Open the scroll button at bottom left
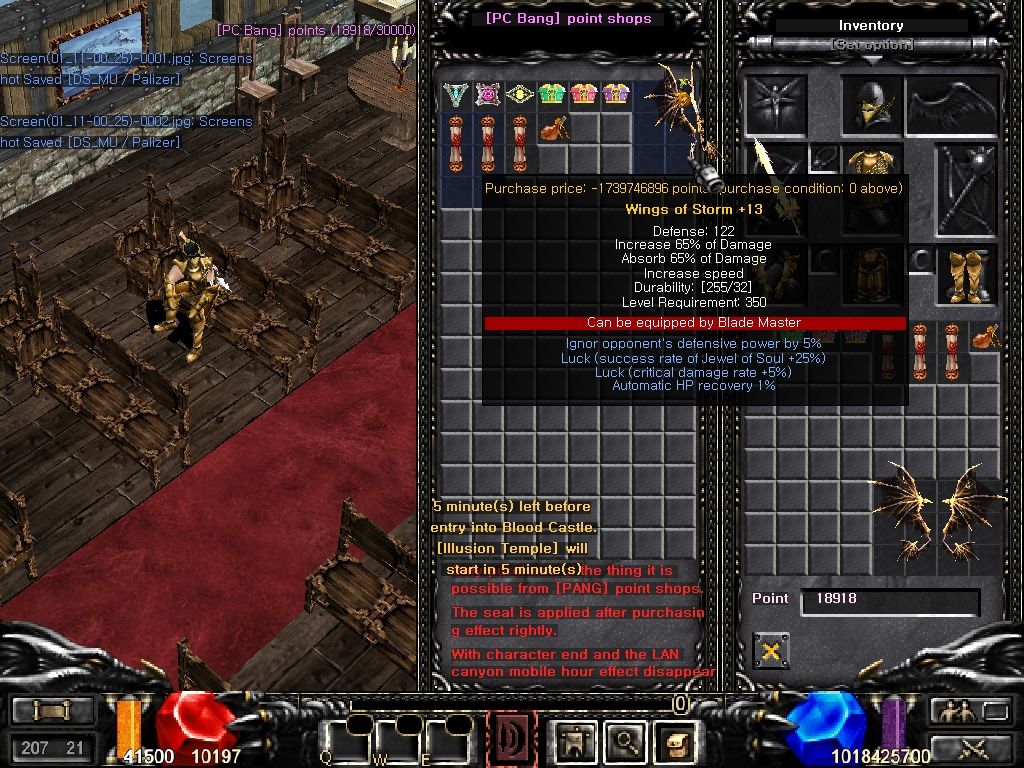The height and width of the screenshot is (768, 1024). [x=51, y=711]
